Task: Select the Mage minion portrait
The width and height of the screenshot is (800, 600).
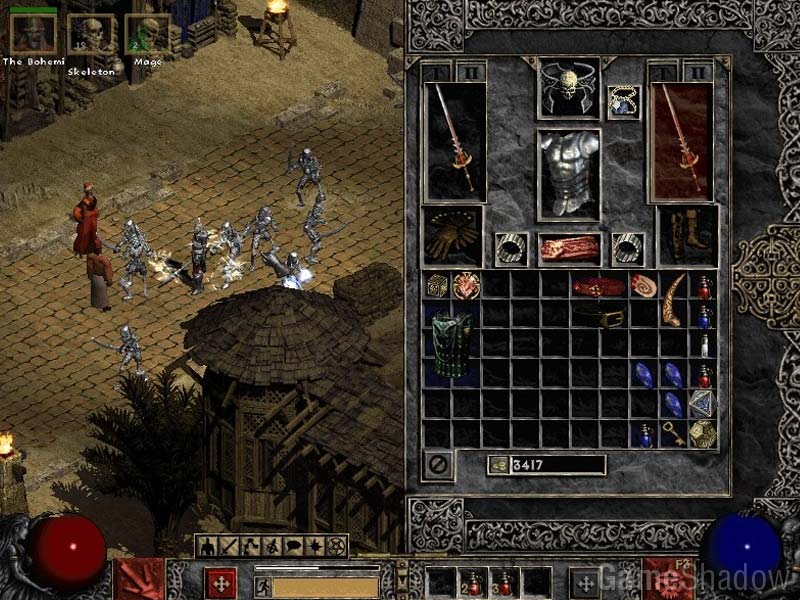Action: tap(149, 34)
